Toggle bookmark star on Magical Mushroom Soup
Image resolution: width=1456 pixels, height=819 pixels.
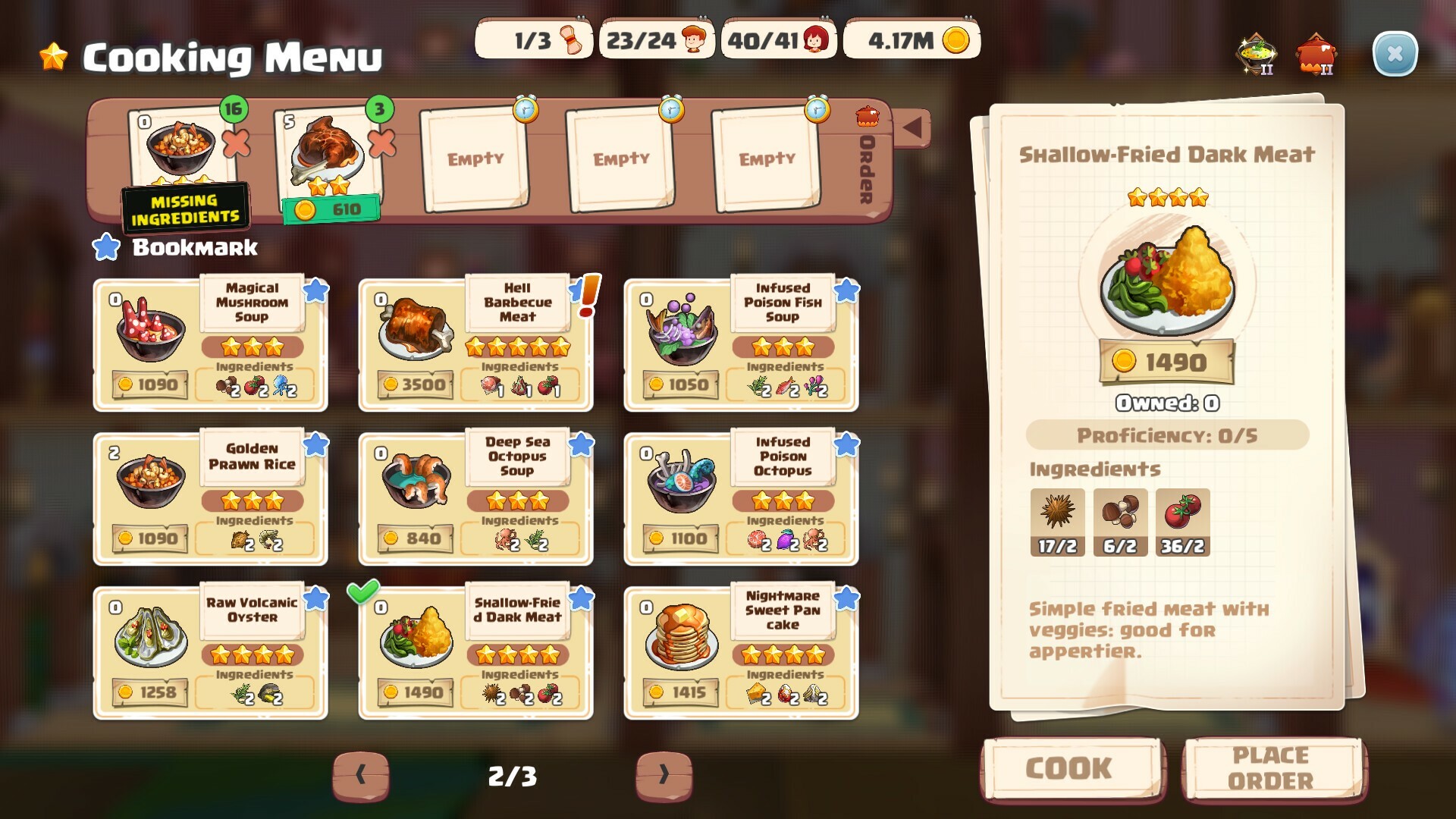[x=317, y=290]
